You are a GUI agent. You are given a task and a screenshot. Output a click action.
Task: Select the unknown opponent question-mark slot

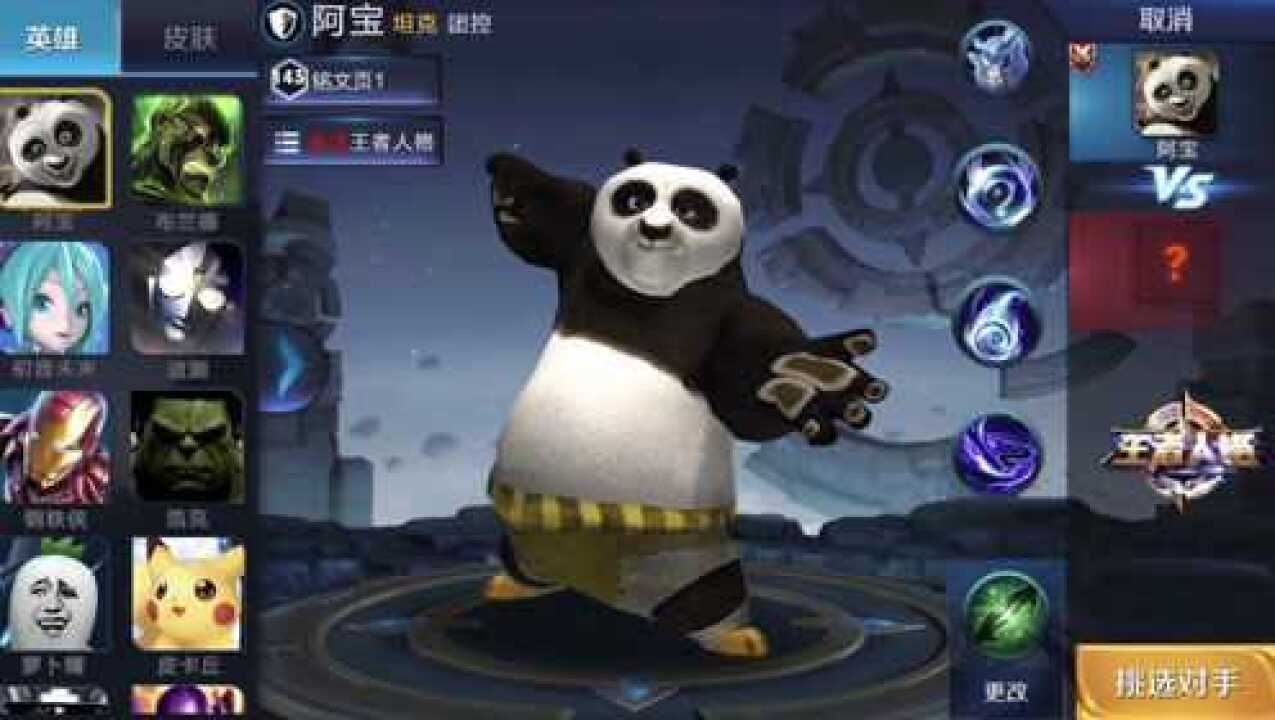click(1175, 264)
